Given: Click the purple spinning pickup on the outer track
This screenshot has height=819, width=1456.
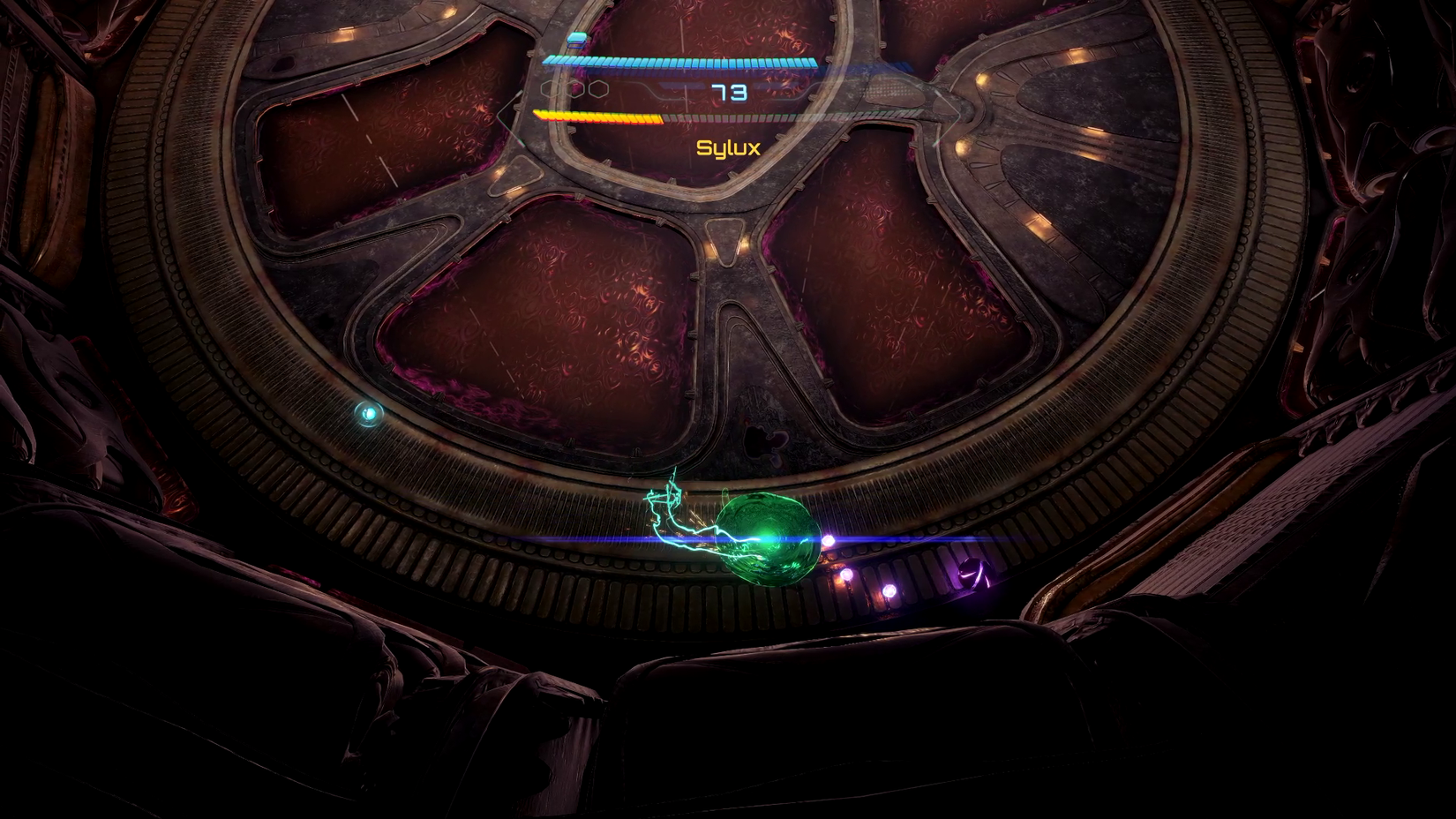Looking at the screenshot, I should (974, 574).
